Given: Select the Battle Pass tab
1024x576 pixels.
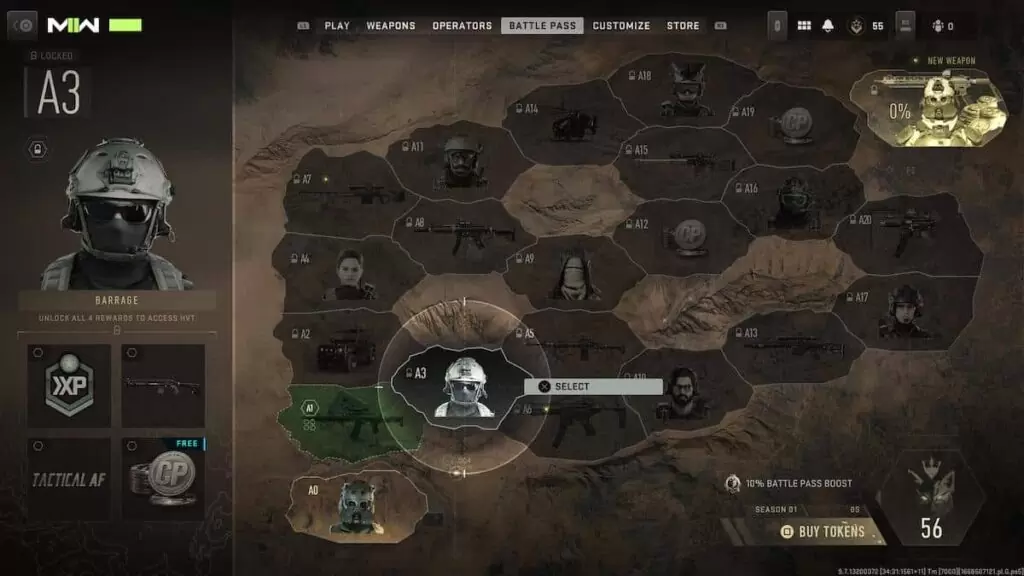Looking at the screenshot, I should point(542,26).
